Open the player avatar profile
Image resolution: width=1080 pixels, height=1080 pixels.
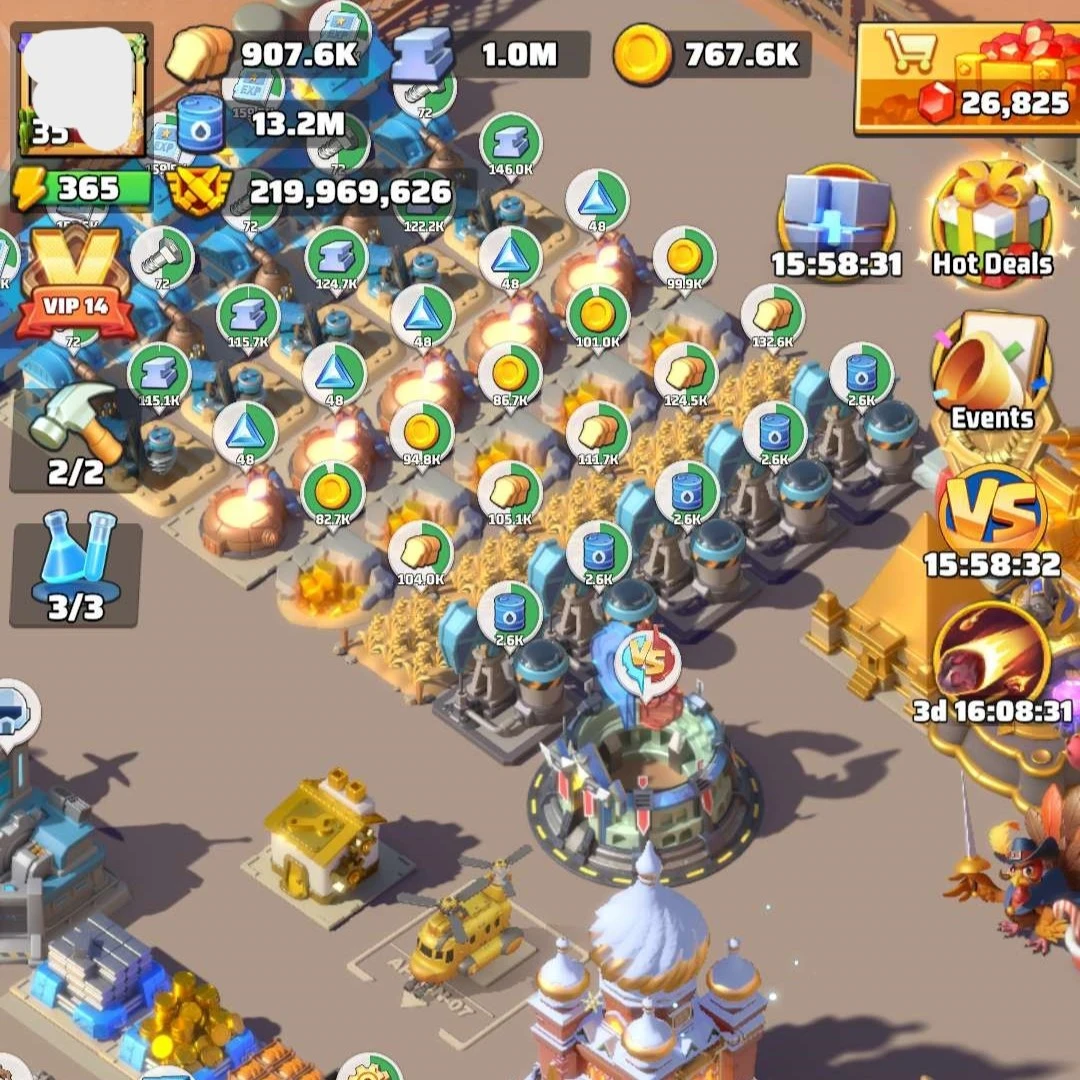coord(82,90)
